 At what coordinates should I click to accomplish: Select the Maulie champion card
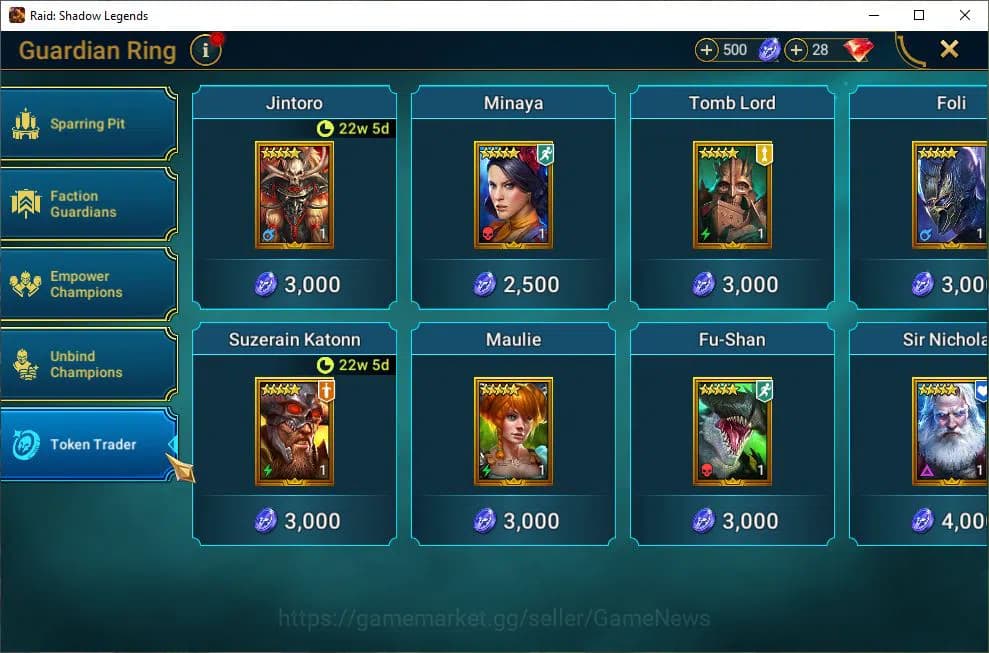coord(513,432)
